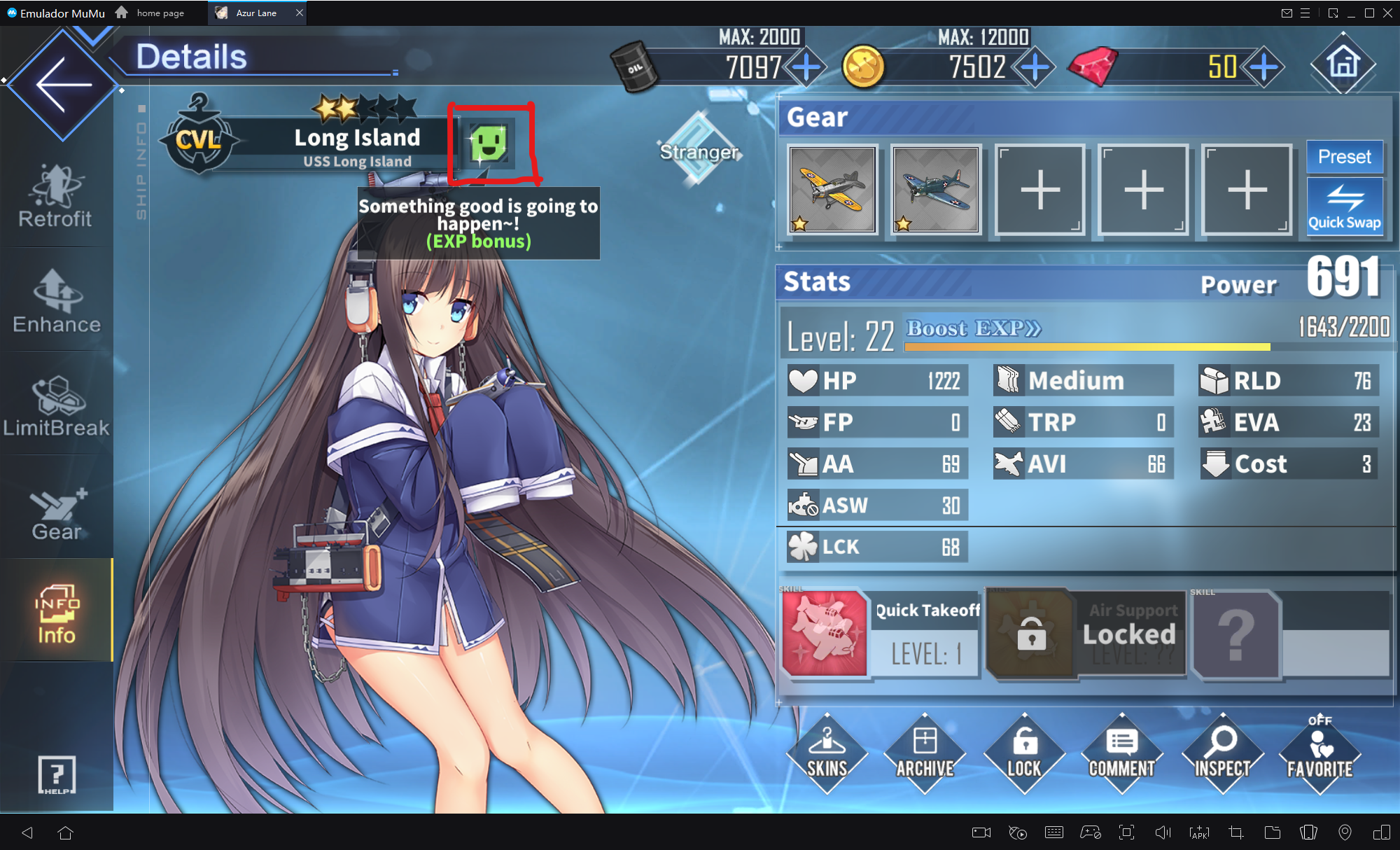Activate Quick Swap for gear
This screenshot has width=1400, height=850.
1344,206
